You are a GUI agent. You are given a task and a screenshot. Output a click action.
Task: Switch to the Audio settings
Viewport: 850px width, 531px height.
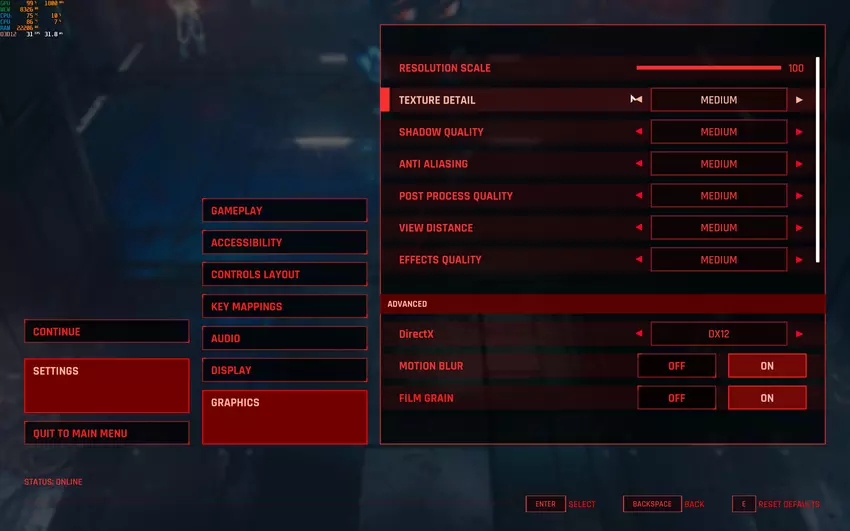pyautogui.click(x=284, y=339)
